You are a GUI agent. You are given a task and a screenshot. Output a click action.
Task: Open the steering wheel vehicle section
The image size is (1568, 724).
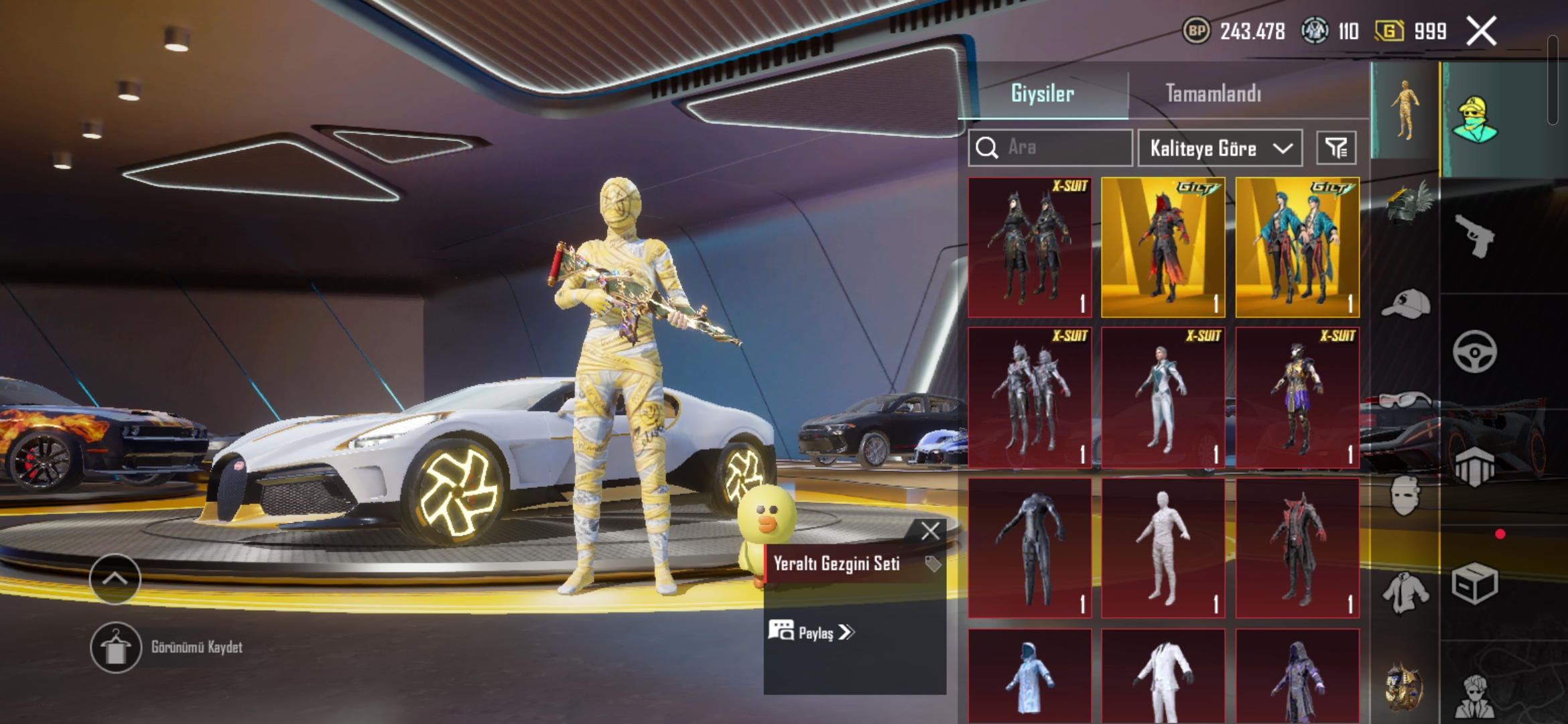[1475, 351]
